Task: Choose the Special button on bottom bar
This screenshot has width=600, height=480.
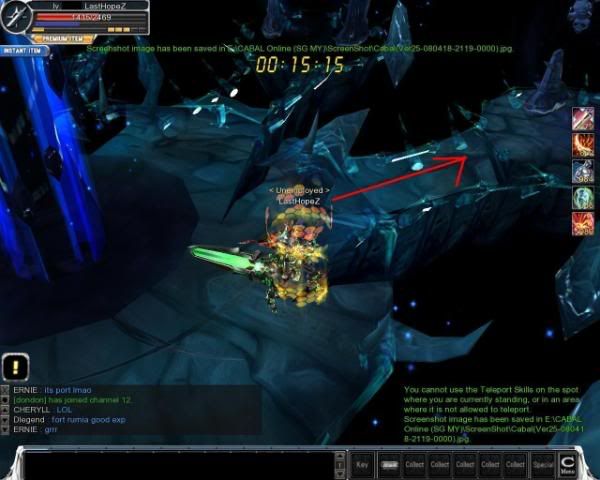Action: [542, 465]
